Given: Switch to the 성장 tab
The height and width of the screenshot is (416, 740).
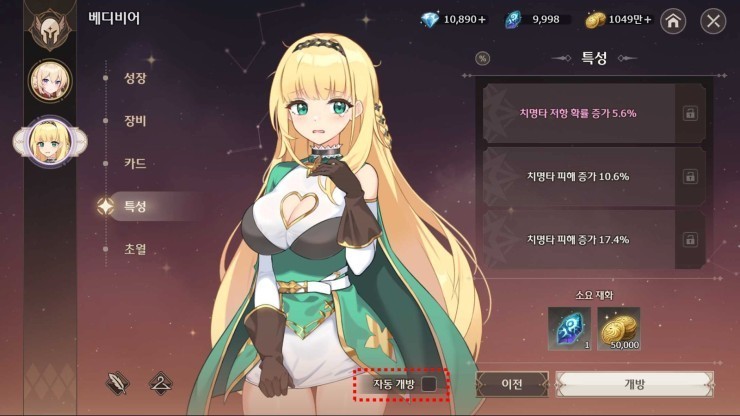Looking at the screenshot, I should coord(135,78).
